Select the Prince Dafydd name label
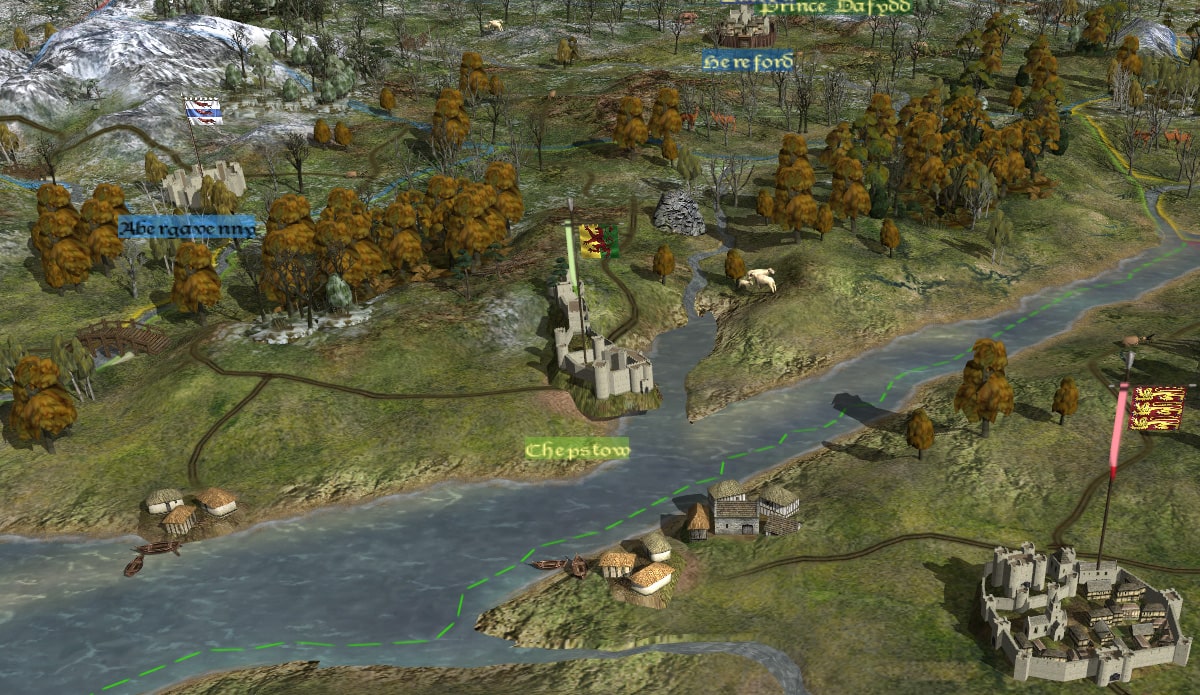The image size is (1200, 695). coord(835,7)
